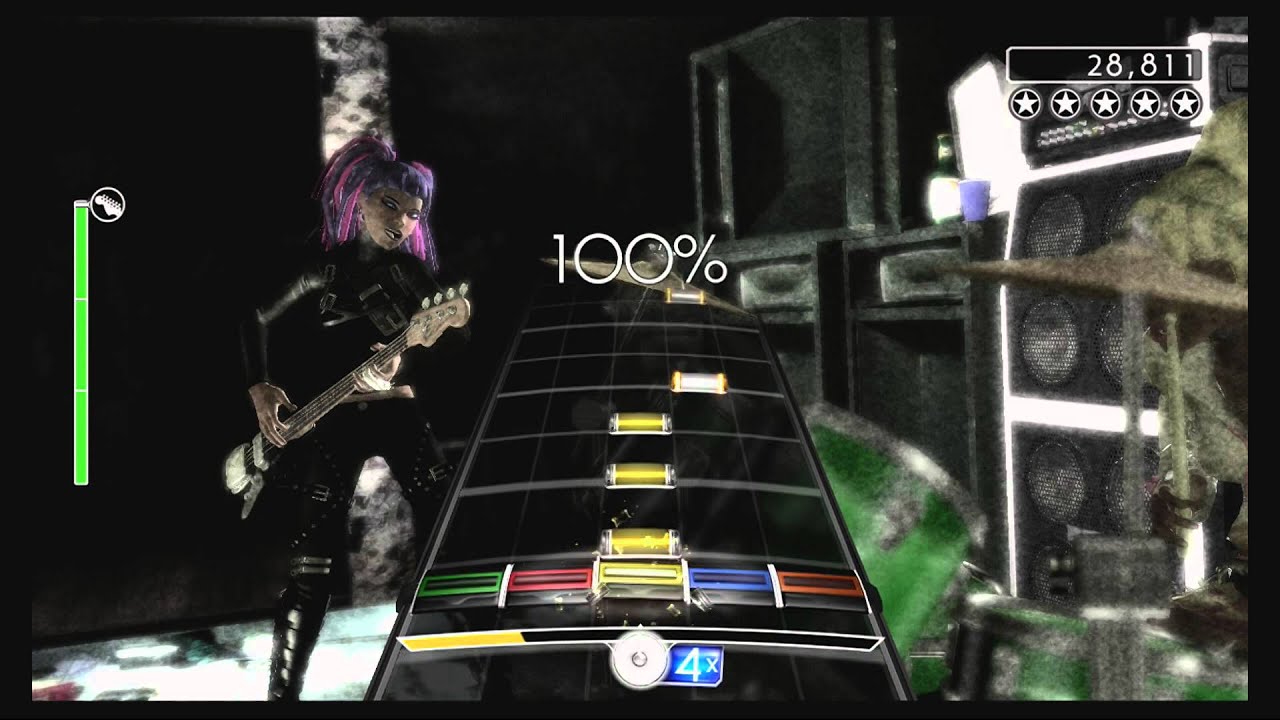Screen dimensions: 1280x720
Task: Click the first star in the rating row
Action: (1025, 104)
